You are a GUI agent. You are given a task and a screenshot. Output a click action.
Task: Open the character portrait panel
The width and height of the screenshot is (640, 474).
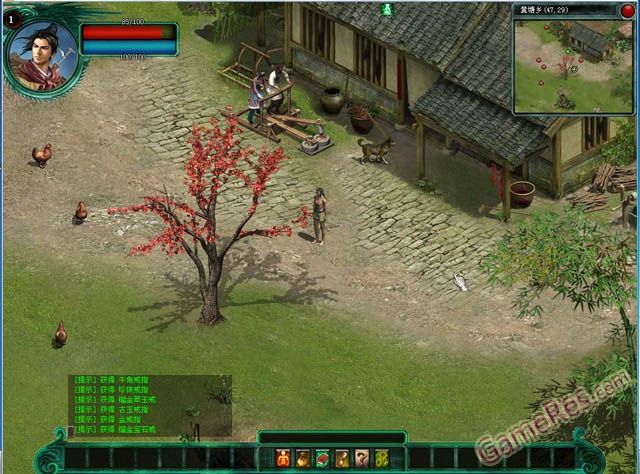(41, 52)
